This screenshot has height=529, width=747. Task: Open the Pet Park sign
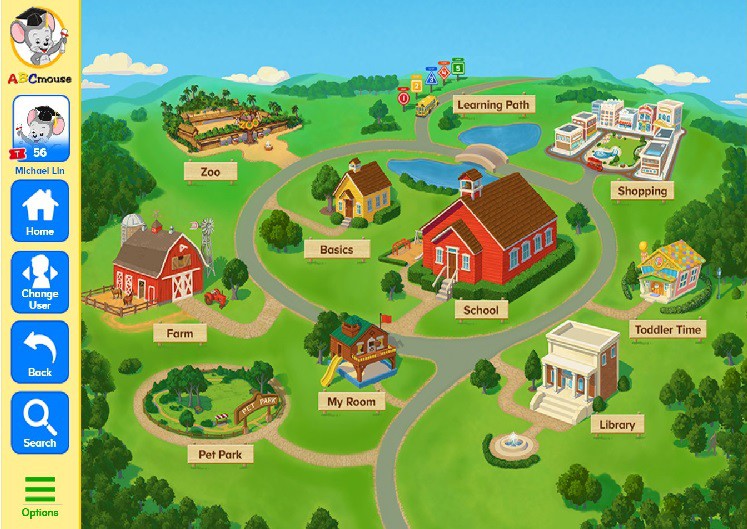tap(220, 454)
